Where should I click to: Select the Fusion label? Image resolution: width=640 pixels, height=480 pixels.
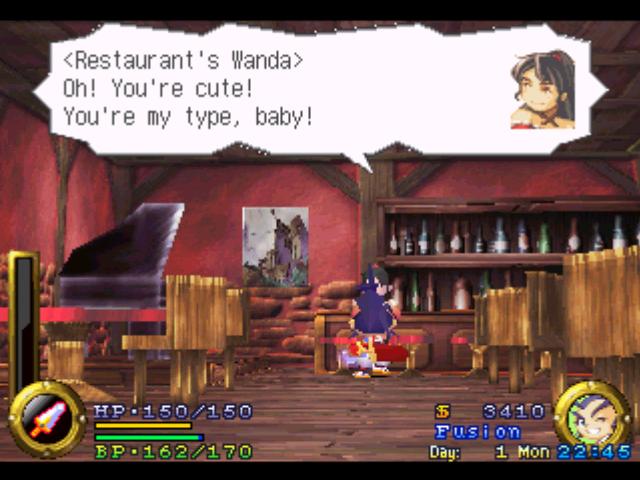pyautogui.click(x=478, y=432)
